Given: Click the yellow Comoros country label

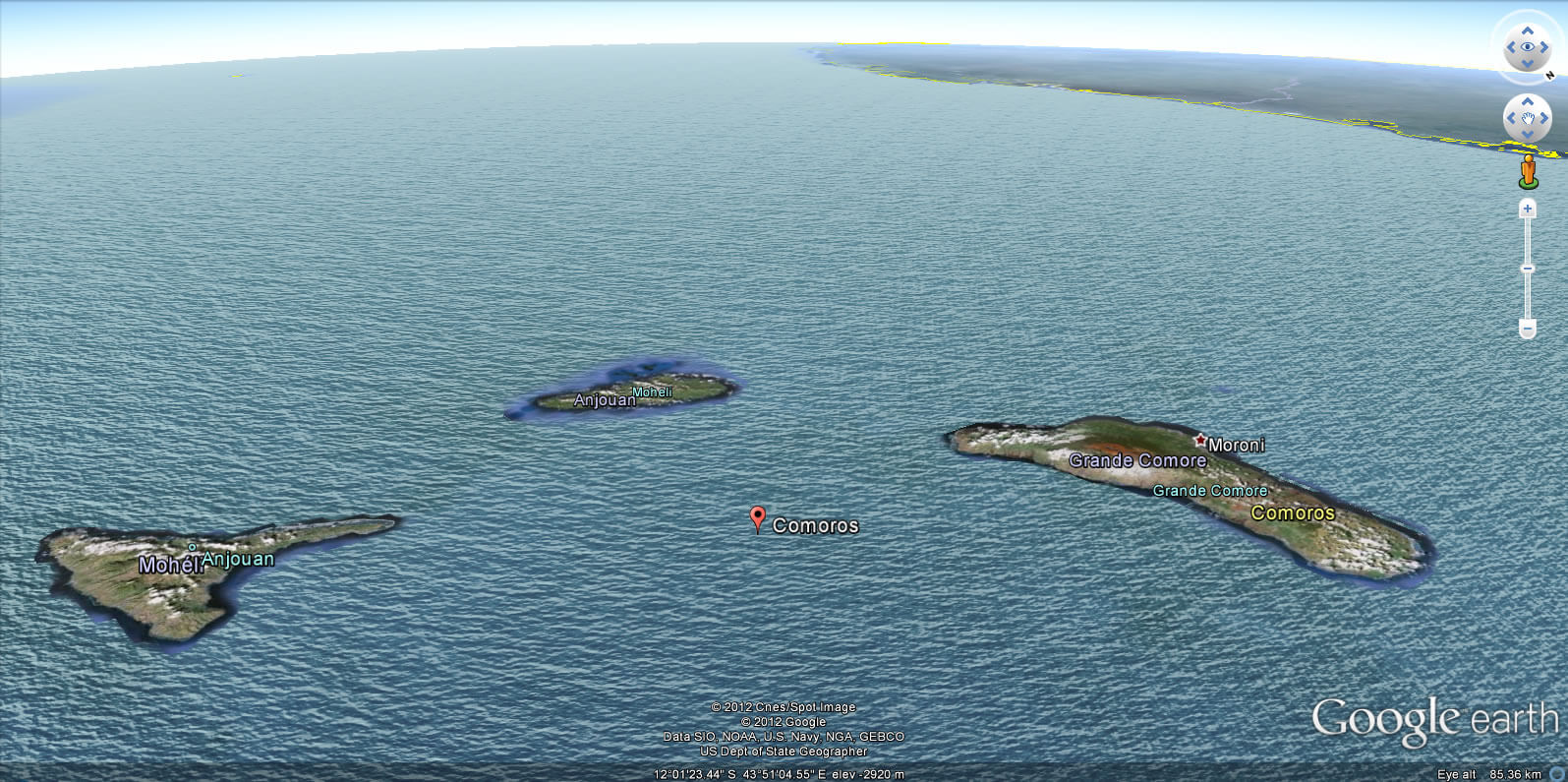Looking at the screenshot, I should coord(1293,512).
